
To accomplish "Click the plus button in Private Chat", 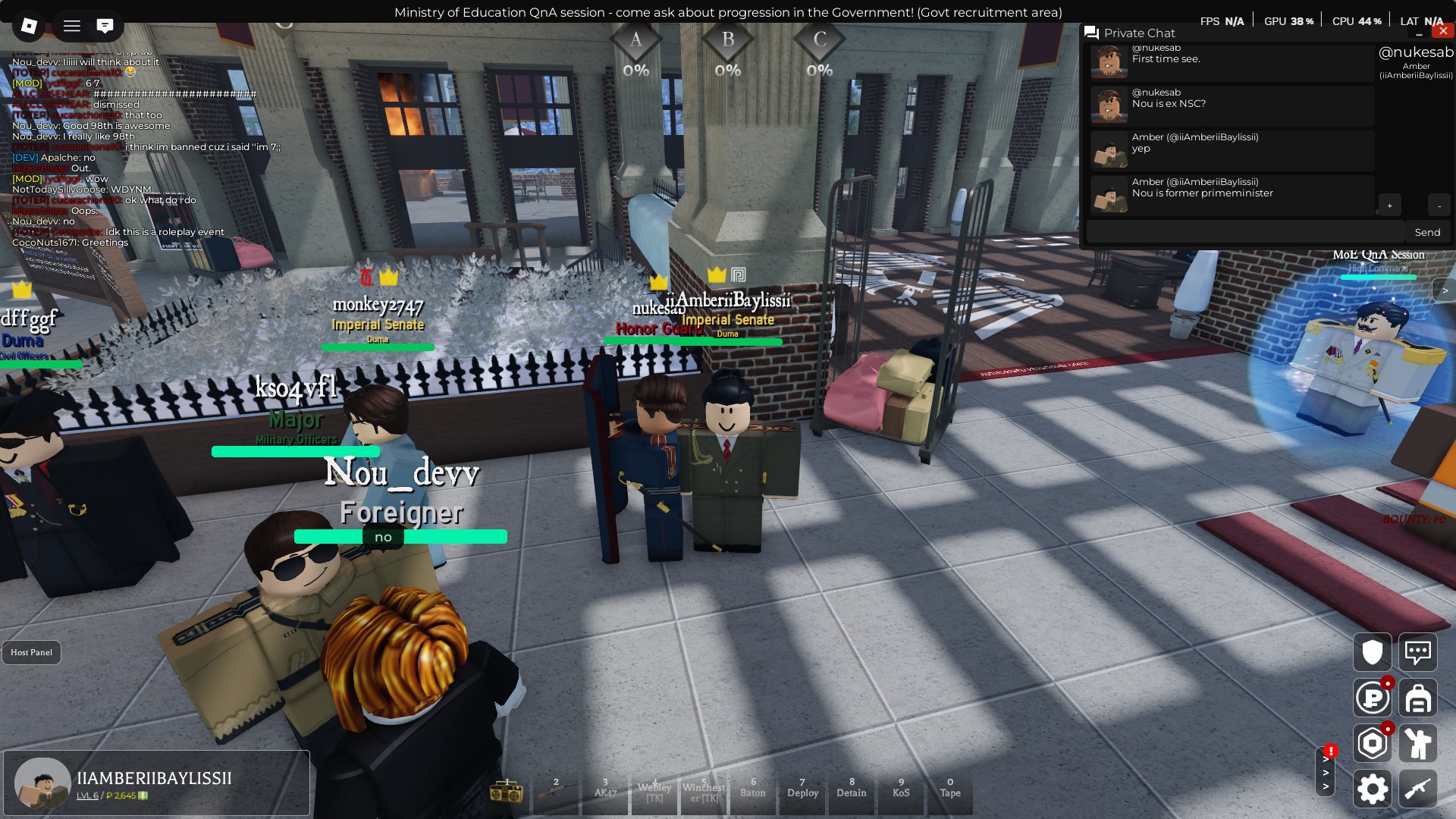I will pyautogui.click(x=1389, y=206).
